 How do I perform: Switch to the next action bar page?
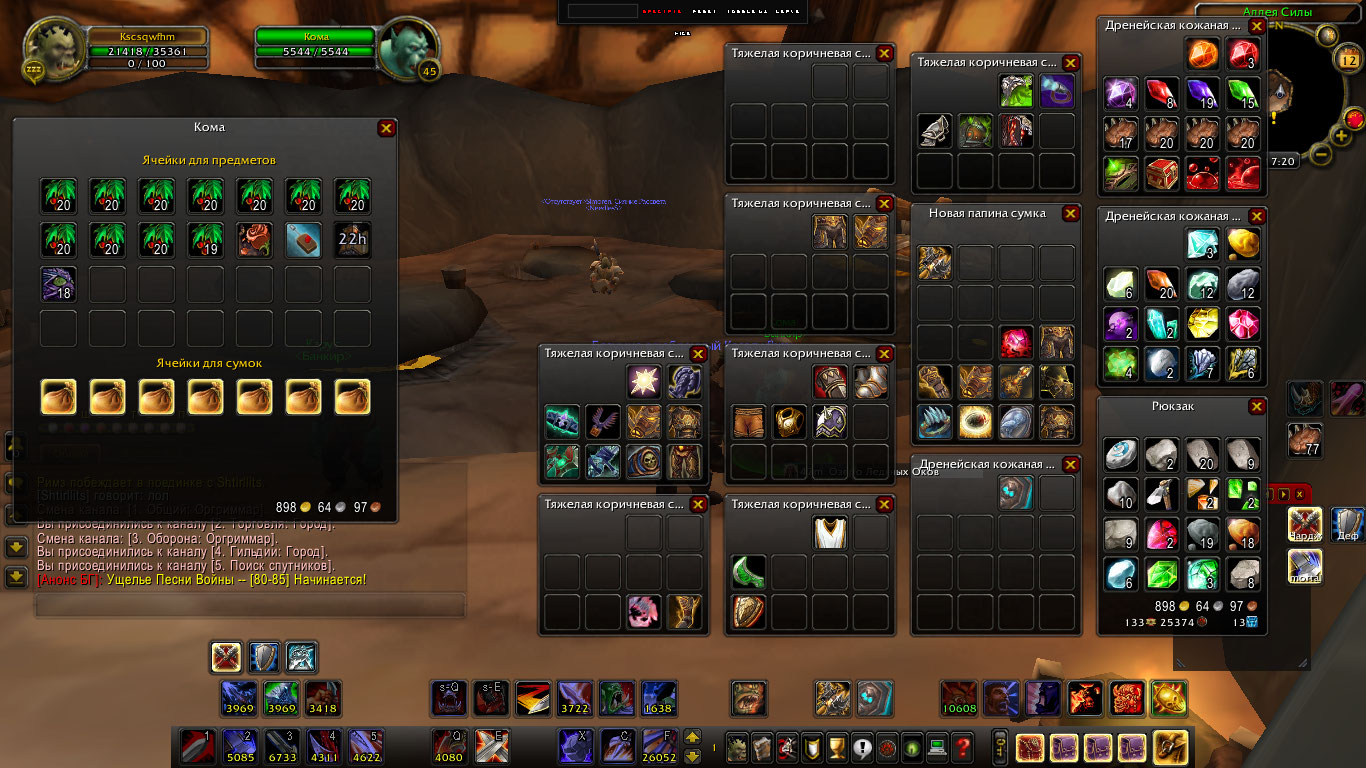pyautogui.click(x=691, y=738)
